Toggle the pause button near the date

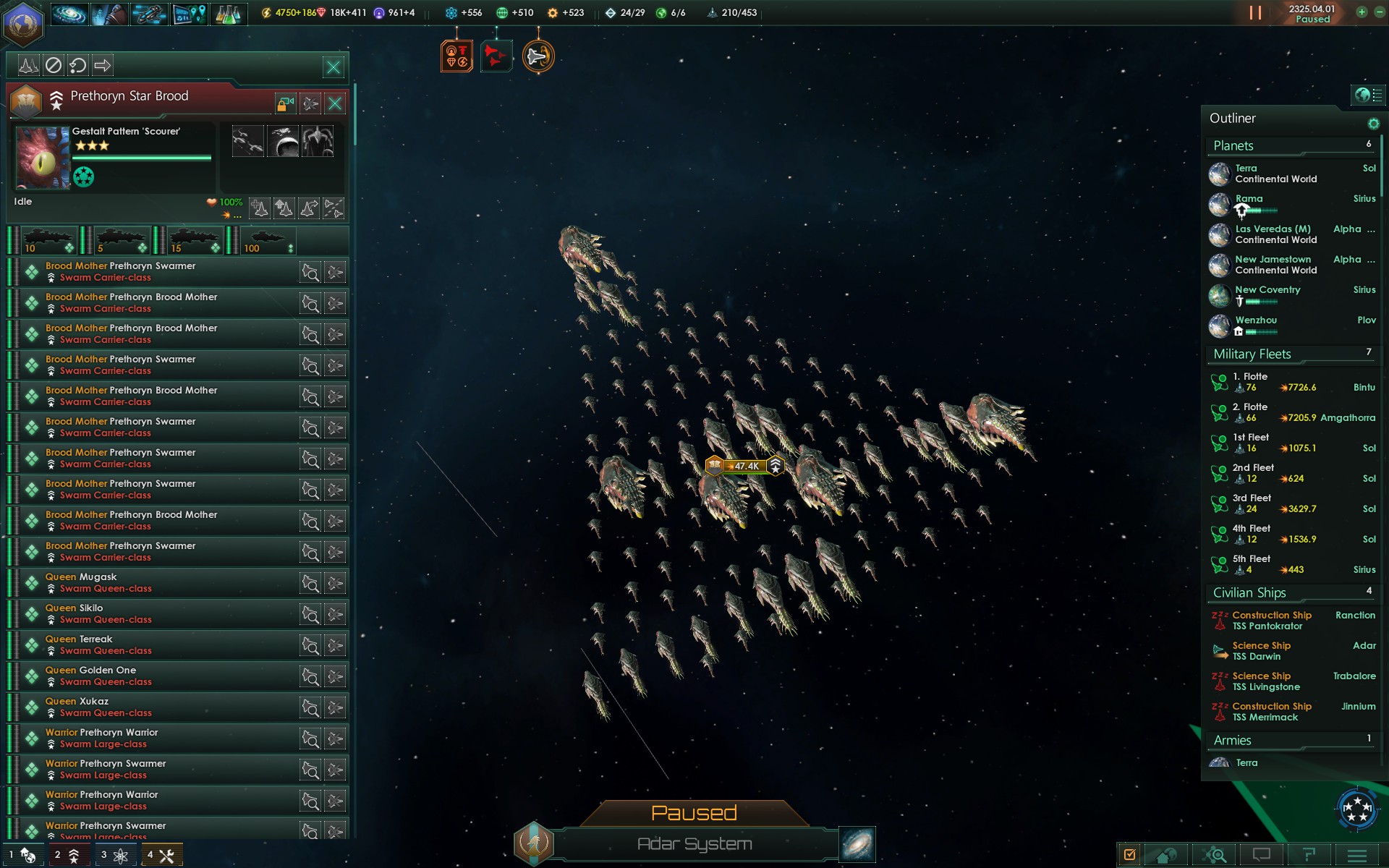coord(1255,13)
